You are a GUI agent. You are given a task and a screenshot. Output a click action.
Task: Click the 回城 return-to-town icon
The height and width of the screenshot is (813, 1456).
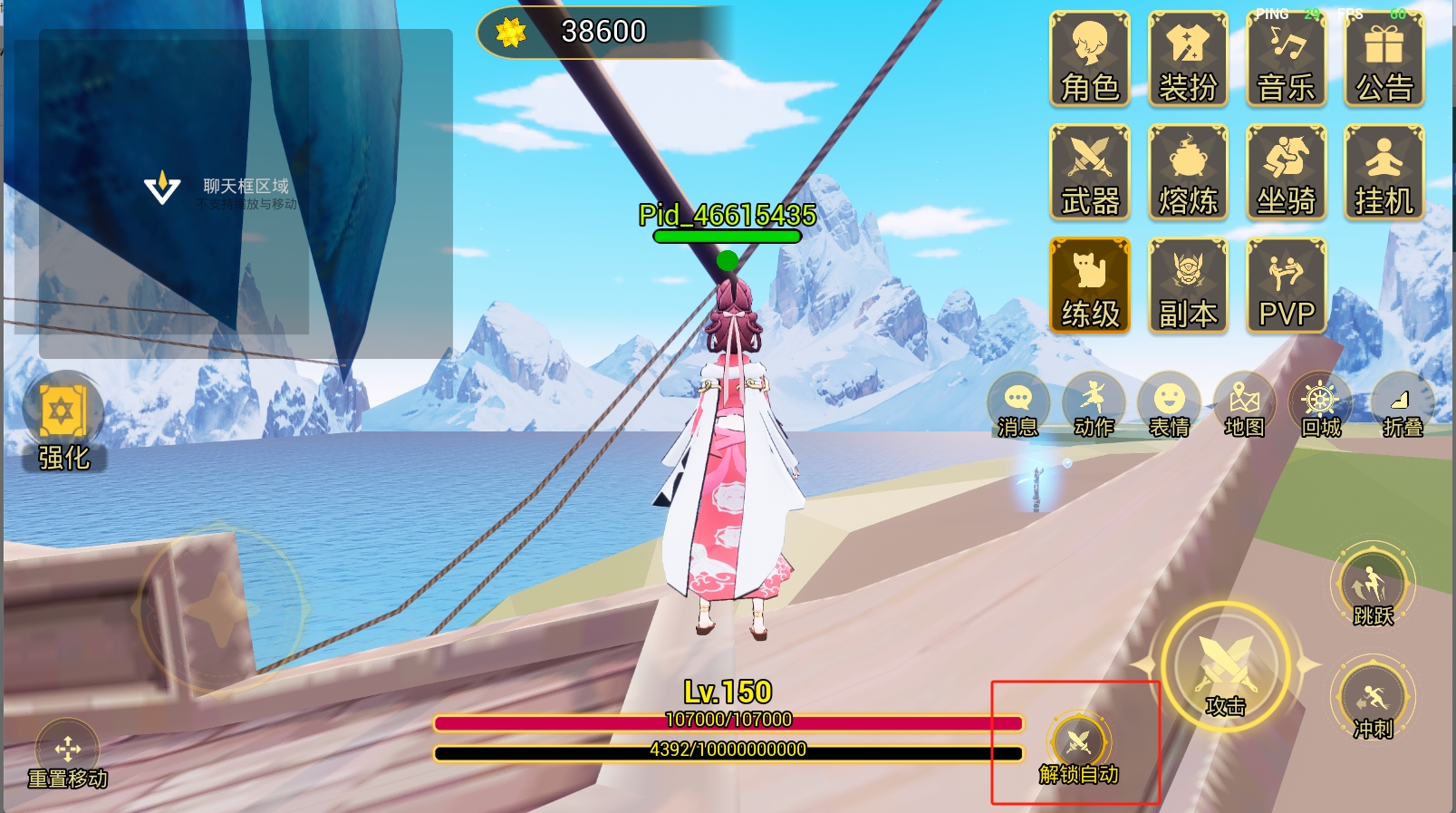point(1320,405)
